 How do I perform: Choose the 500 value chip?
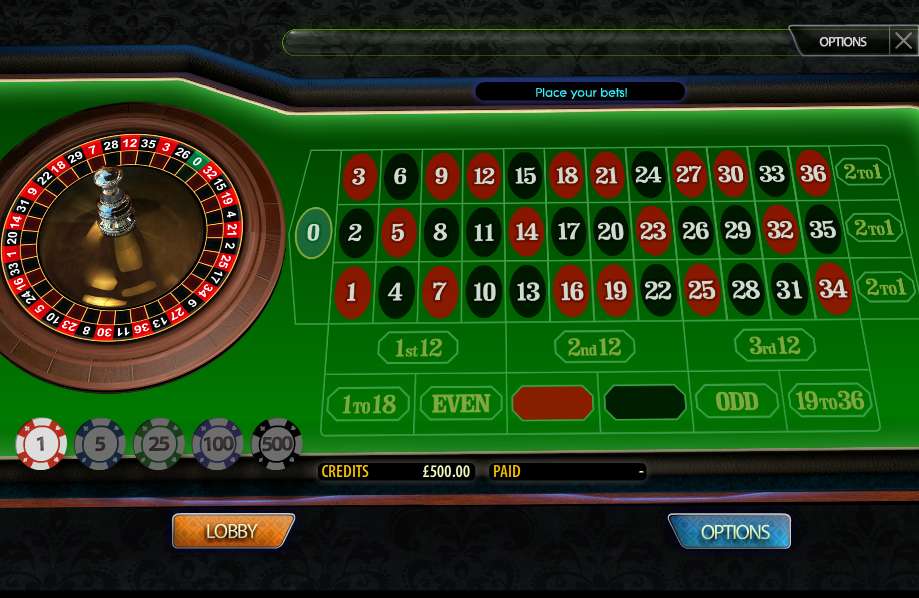point(277,445)
